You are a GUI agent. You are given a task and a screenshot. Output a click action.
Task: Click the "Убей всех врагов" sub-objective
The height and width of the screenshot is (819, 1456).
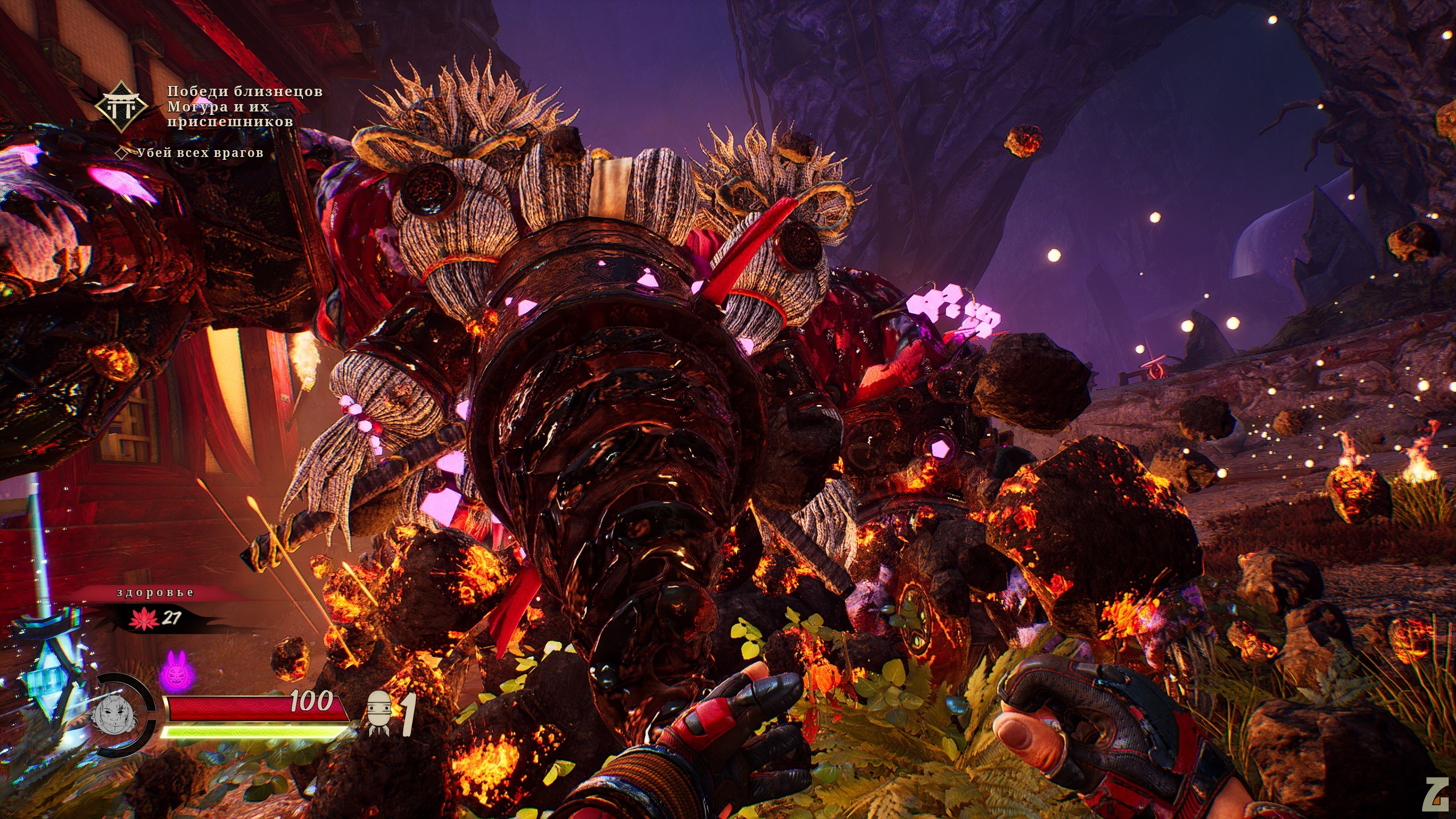click(x=200, y=152)
